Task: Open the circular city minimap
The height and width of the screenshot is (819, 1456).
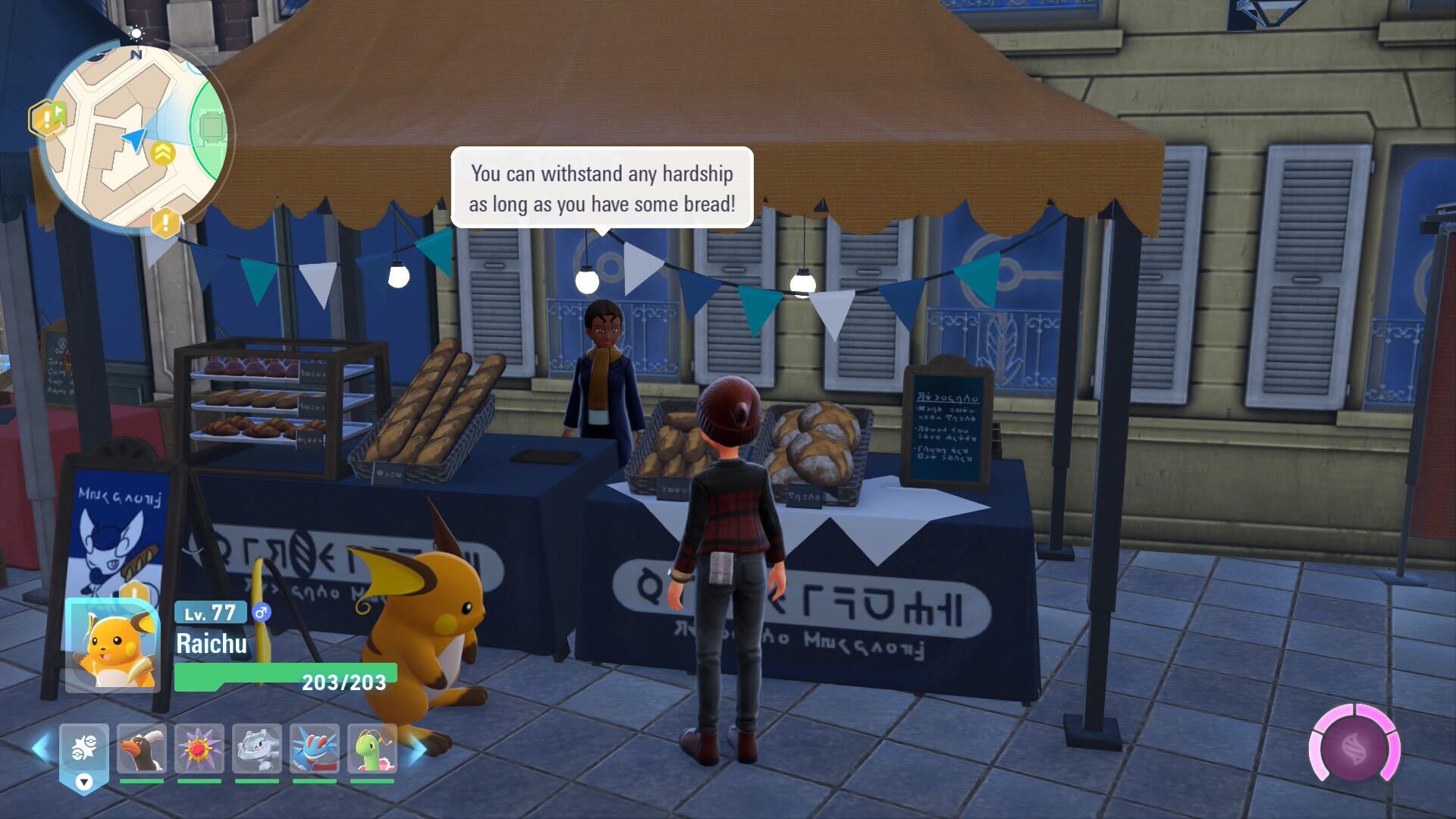Action: 134,136
